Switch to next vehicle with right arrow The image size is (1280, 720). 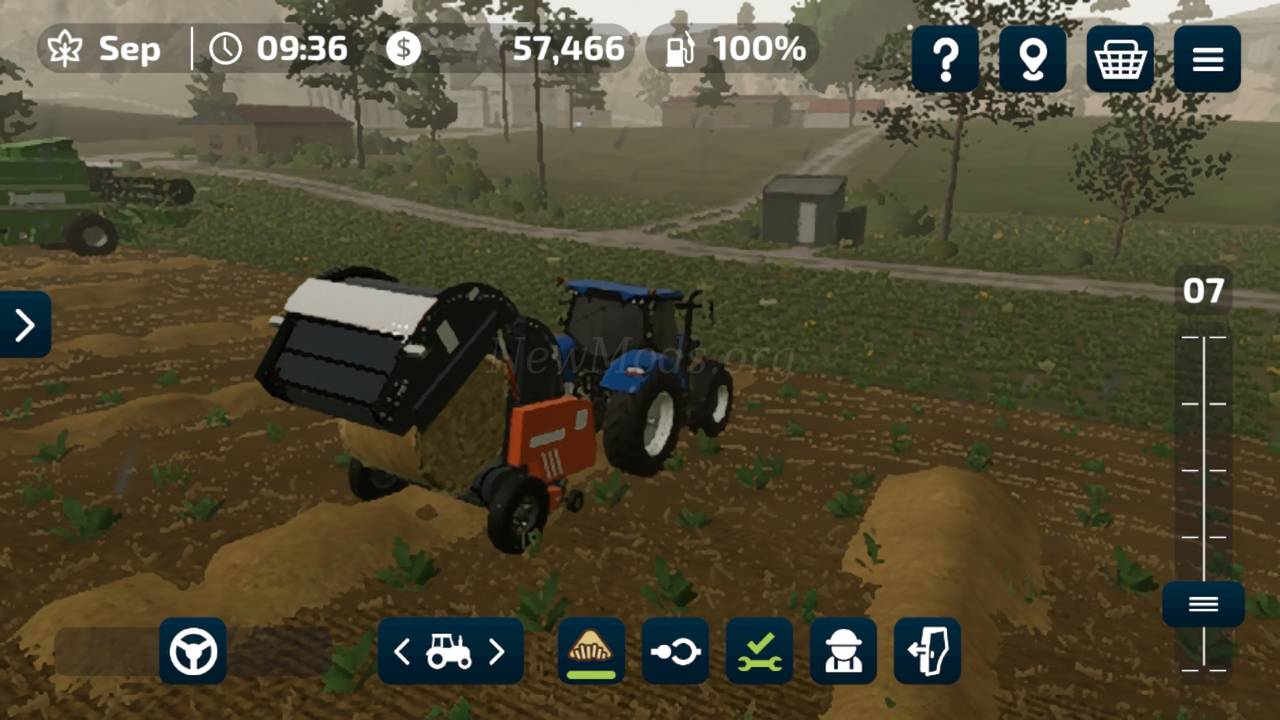[497, 652]
